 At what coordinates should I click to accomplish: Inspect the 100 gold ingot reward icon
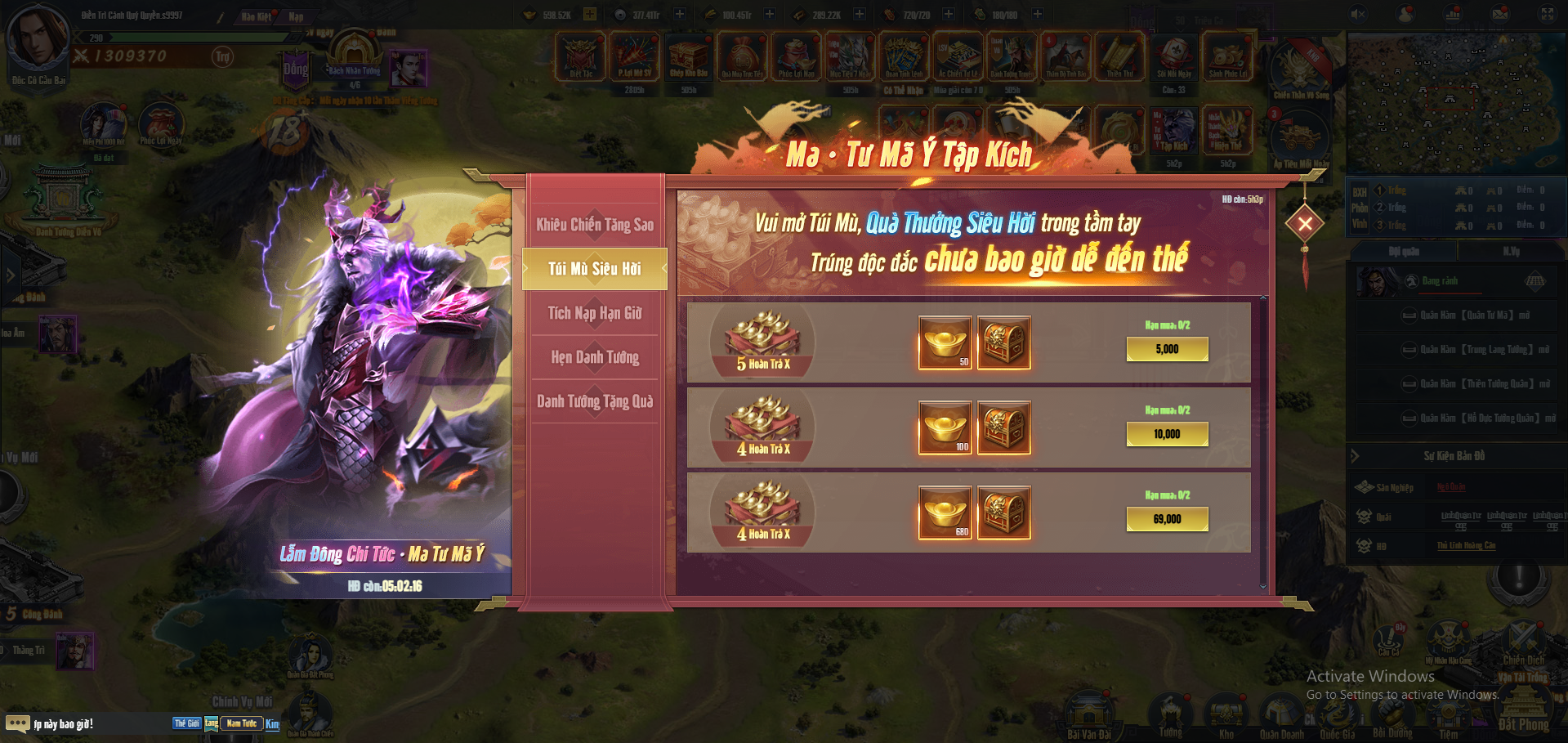click(945, 427)
